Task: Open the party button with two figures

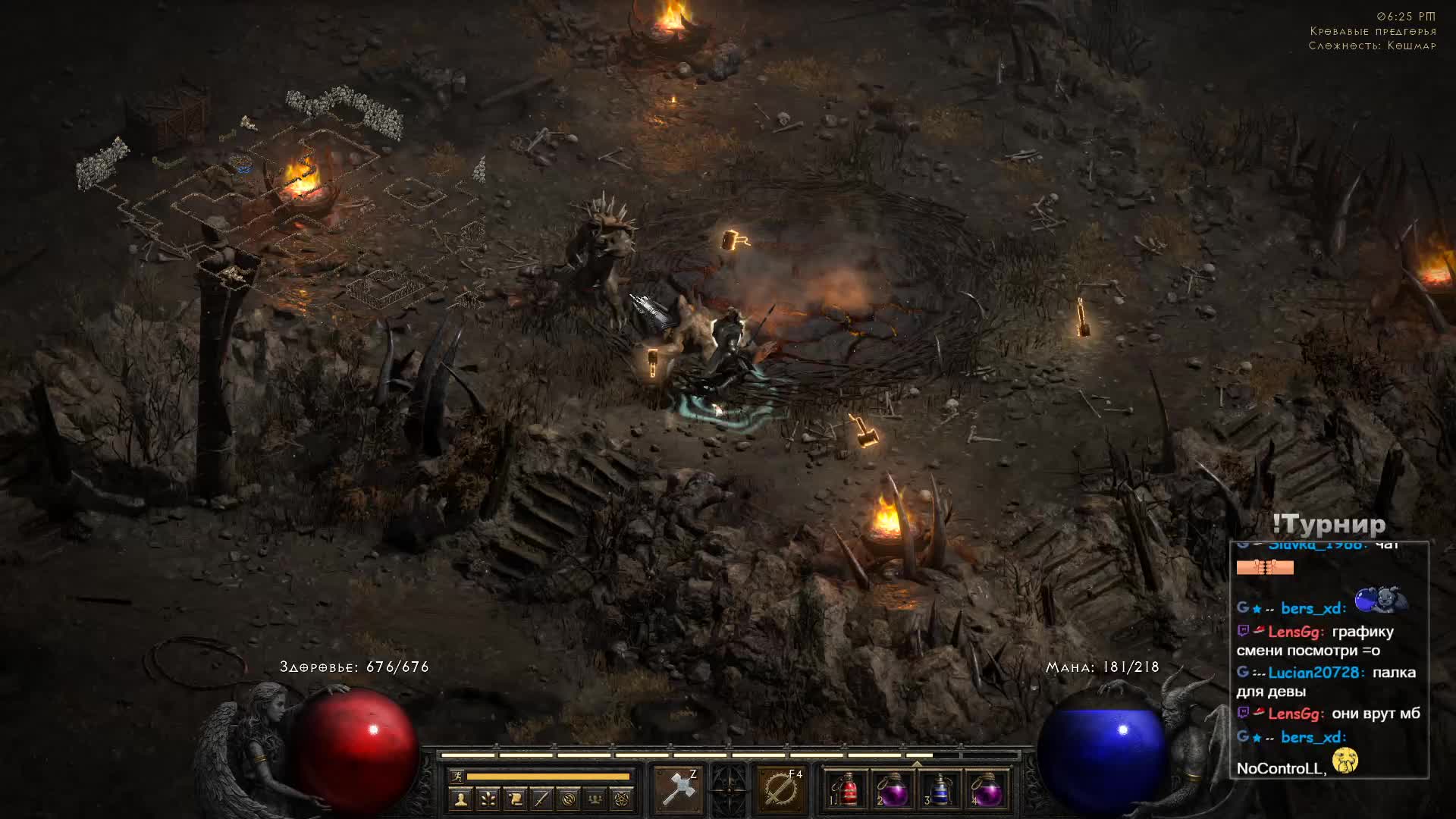Action: [595, 799]
